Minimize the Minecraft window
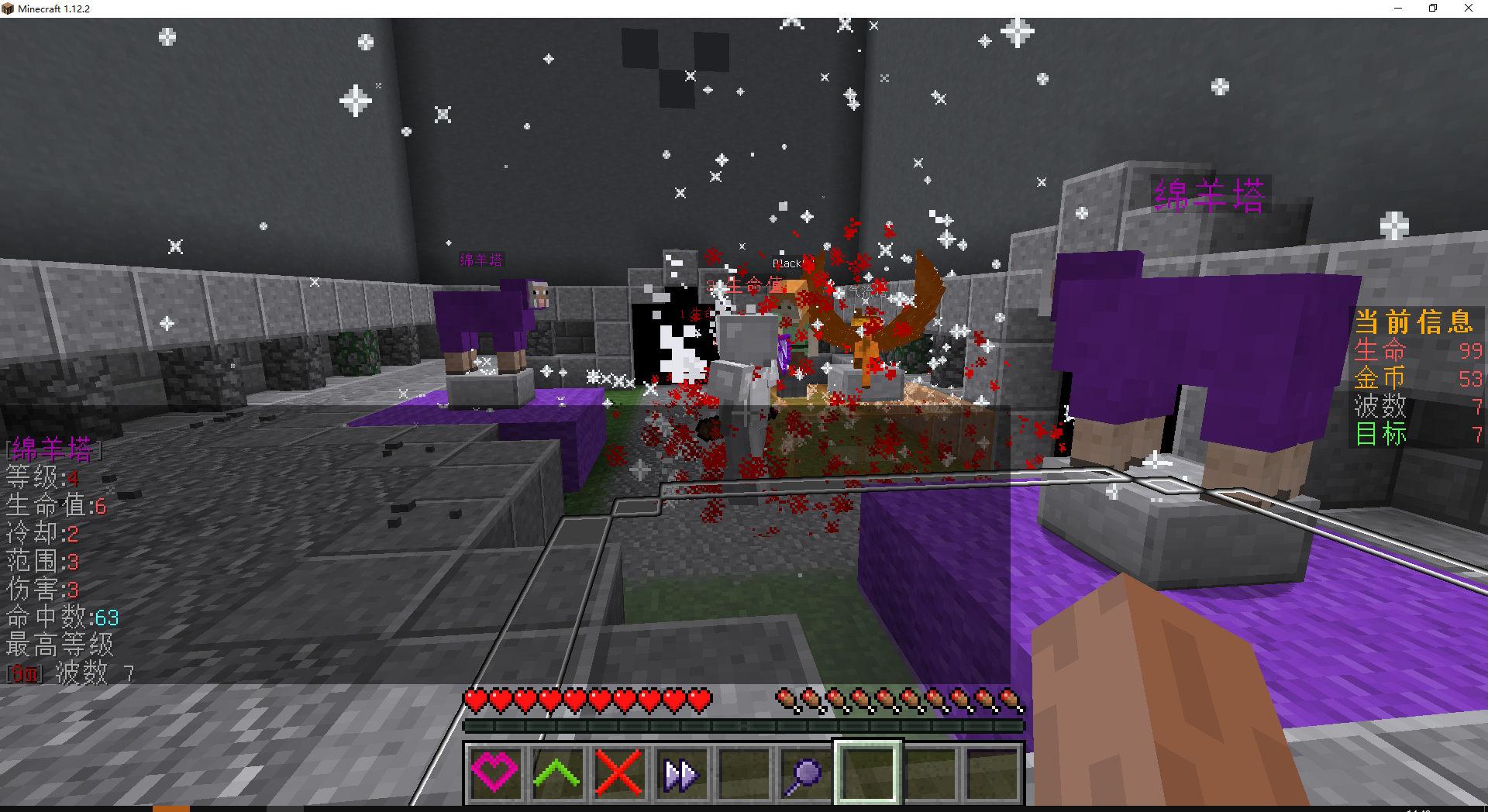Screen dimensions: 1488x812 [1398, 9]
